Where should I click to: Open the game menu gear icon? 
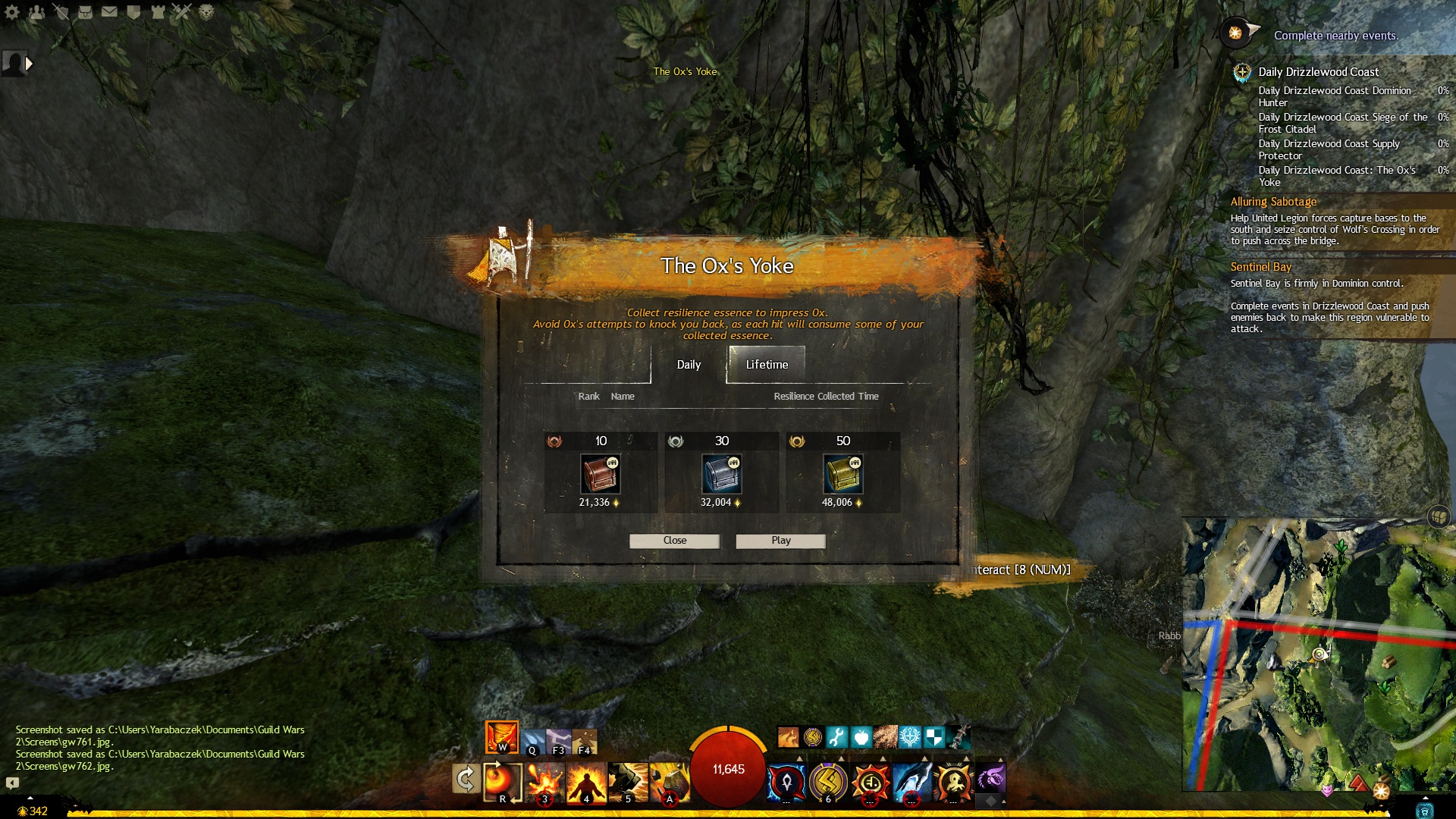(12, 12)
